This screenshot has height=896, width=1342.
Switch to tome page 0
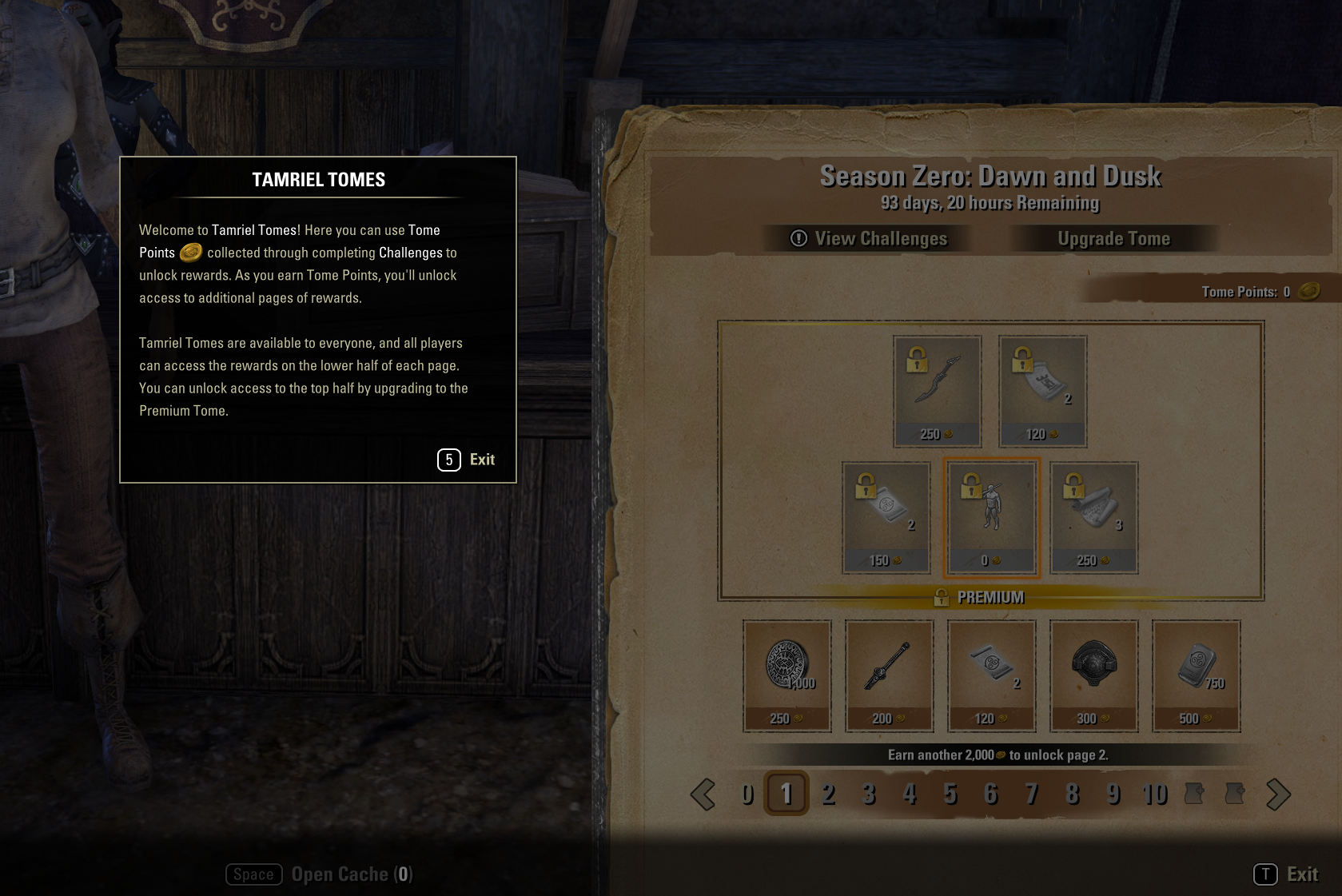(x=747, y=794)
